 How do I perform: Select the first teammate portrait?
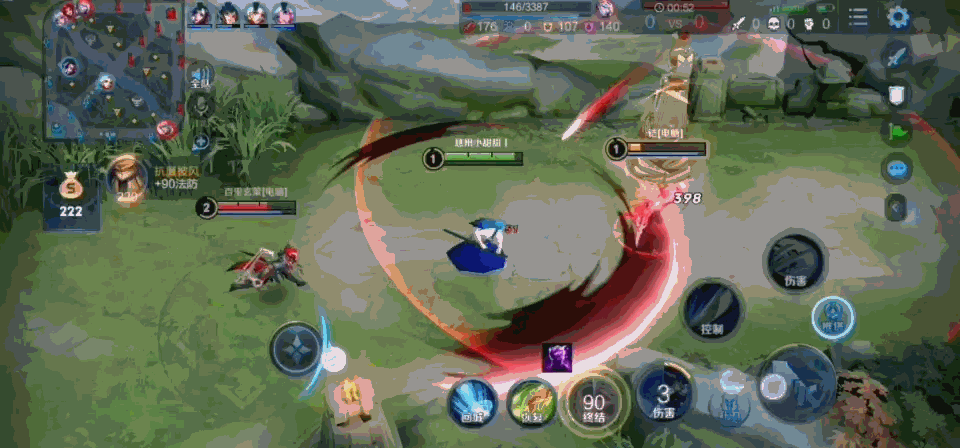click(200, 14)
